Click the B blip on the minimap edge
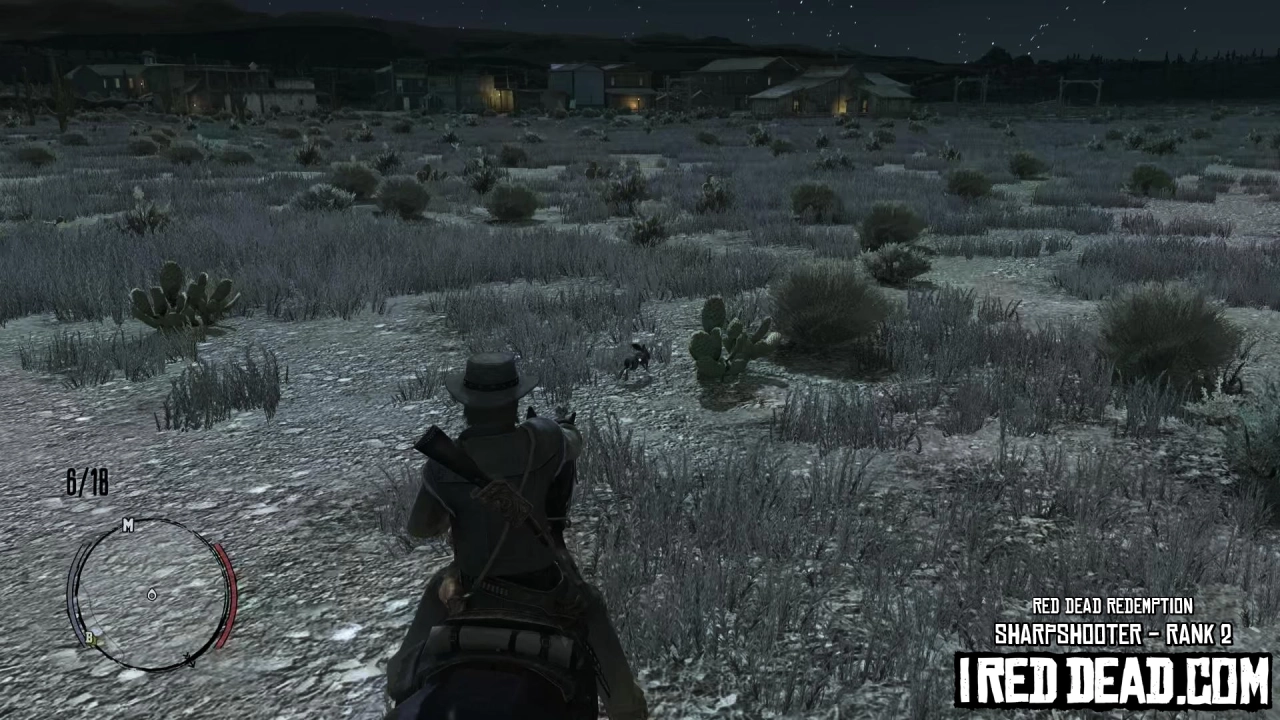This screenshot has width=1280, height=720. [x=90, y=637]
